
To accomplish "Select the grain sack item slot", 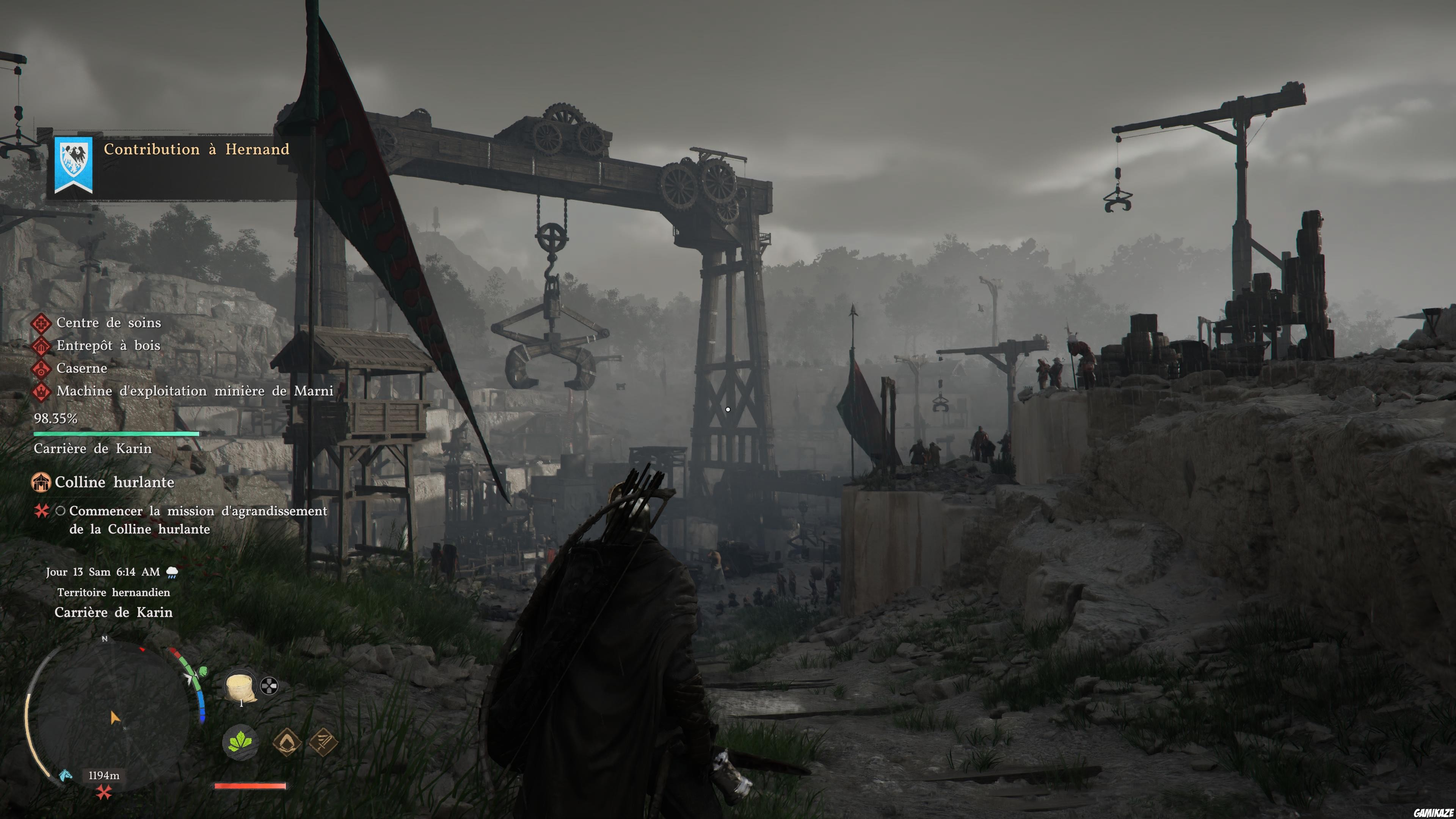I will pos(240,687).
